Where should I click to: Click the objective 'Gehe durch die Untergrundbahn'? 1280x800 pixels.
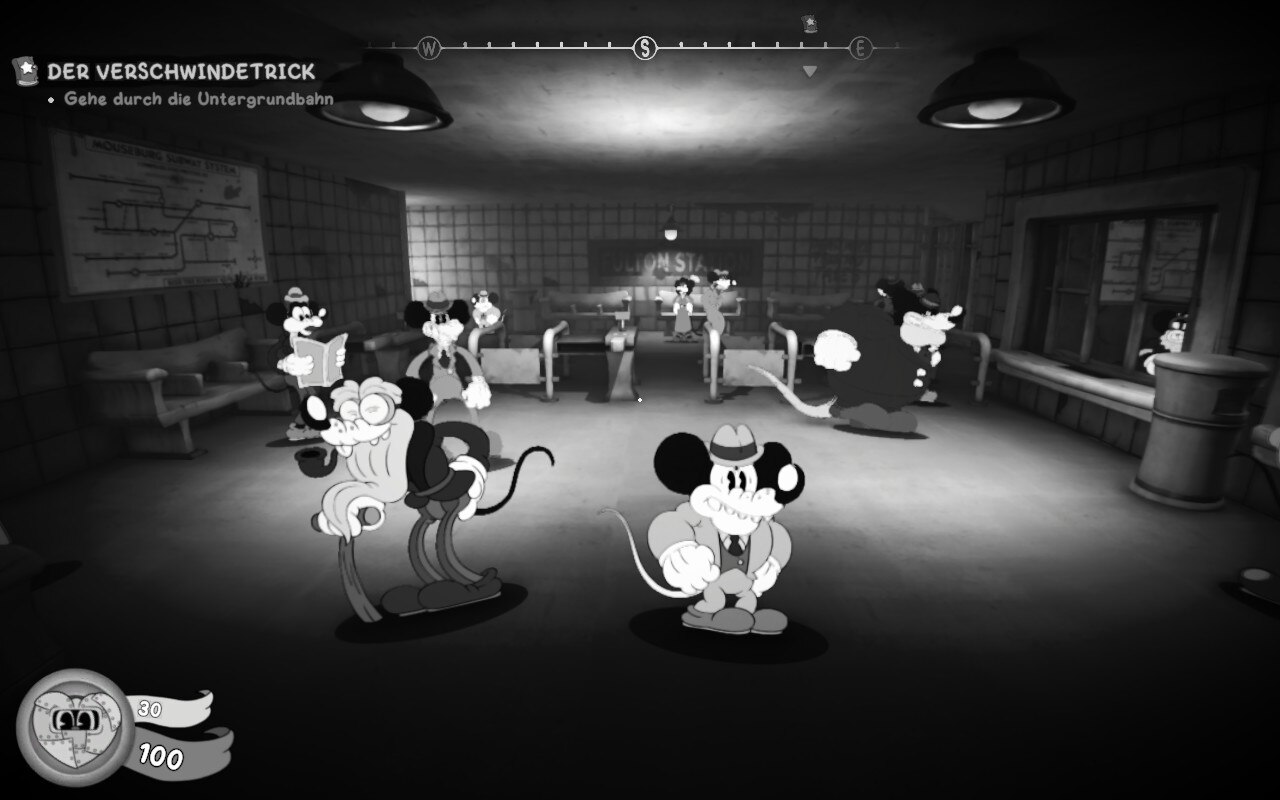(198, 99)
